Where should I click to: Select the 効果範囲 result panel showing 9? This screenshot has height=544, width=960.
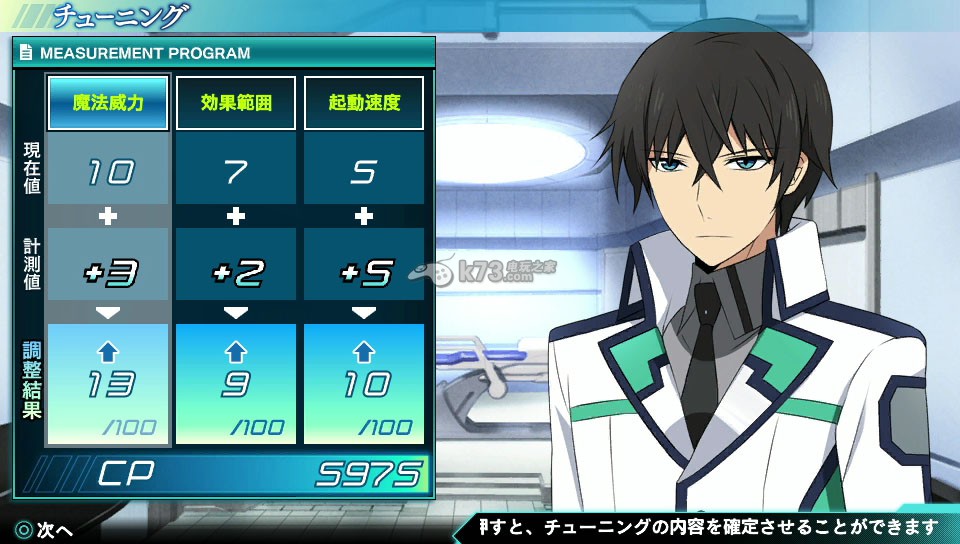tap(236, 383)
